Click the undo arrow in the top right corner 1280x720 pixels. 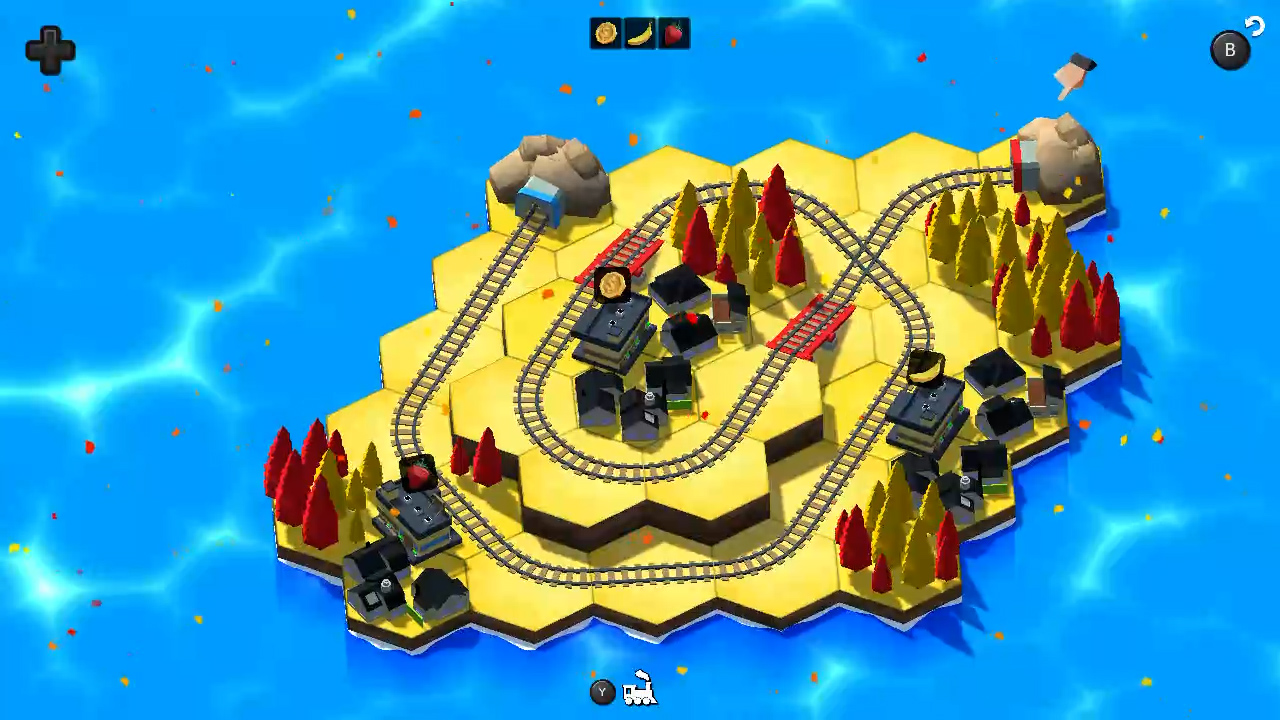point(1255,27)
